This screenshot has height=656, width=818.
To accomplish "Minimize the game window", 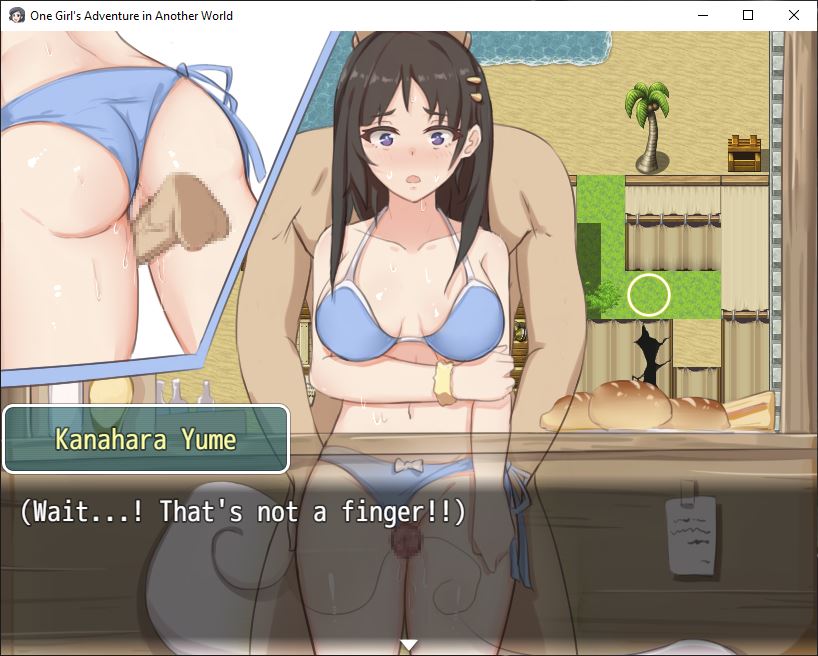I will [x=702, y=15].
